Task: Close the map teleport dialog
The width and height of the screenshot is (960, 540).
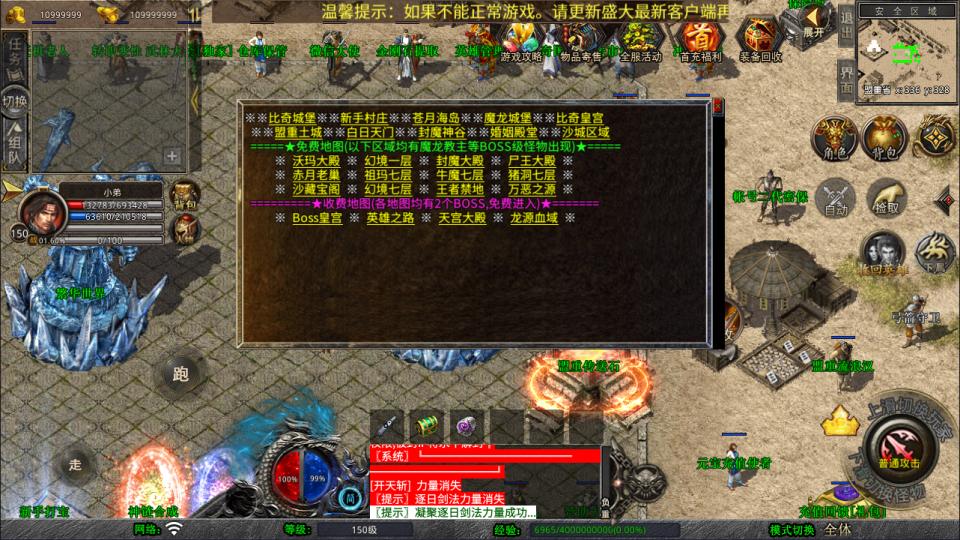Action: [x=717, y=104]
